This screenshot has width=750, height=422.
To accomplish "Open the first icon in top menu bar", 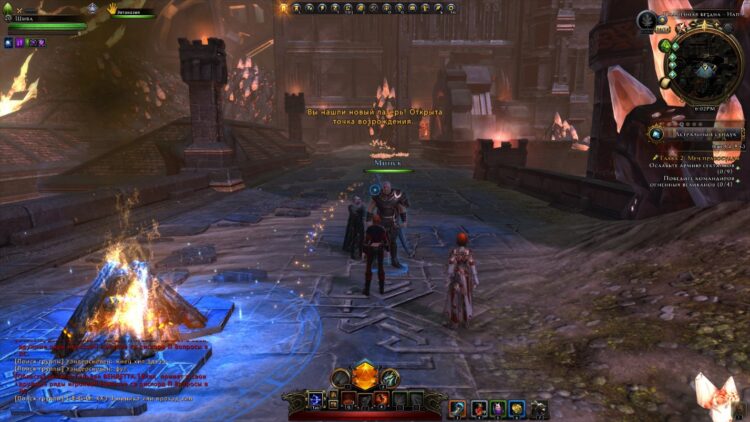I will click(284, 8).
